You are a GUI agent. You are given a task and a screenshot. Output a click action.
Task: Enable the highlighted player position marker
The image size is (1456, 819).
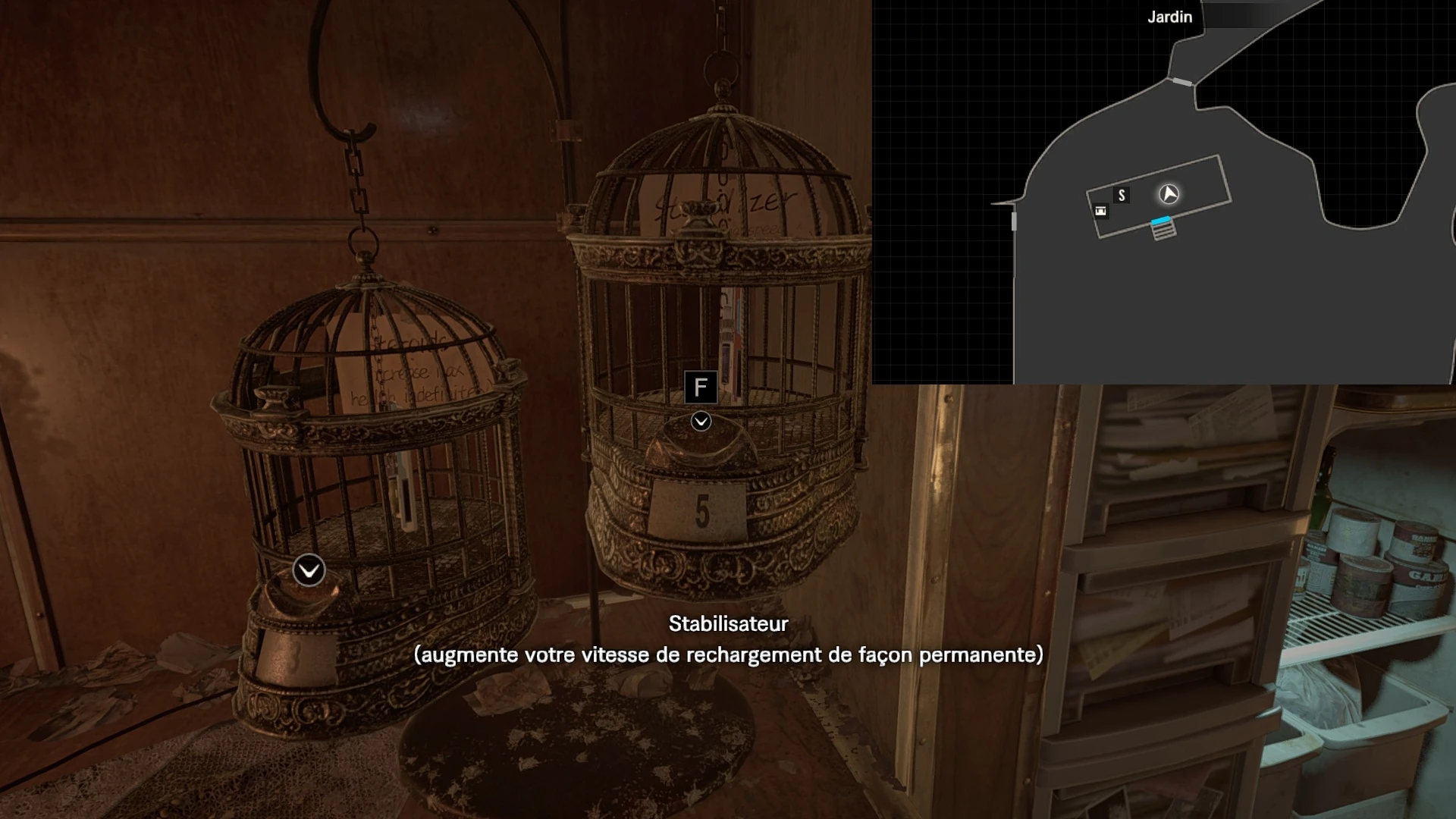pyautogui.click(x=1169, y=195)
